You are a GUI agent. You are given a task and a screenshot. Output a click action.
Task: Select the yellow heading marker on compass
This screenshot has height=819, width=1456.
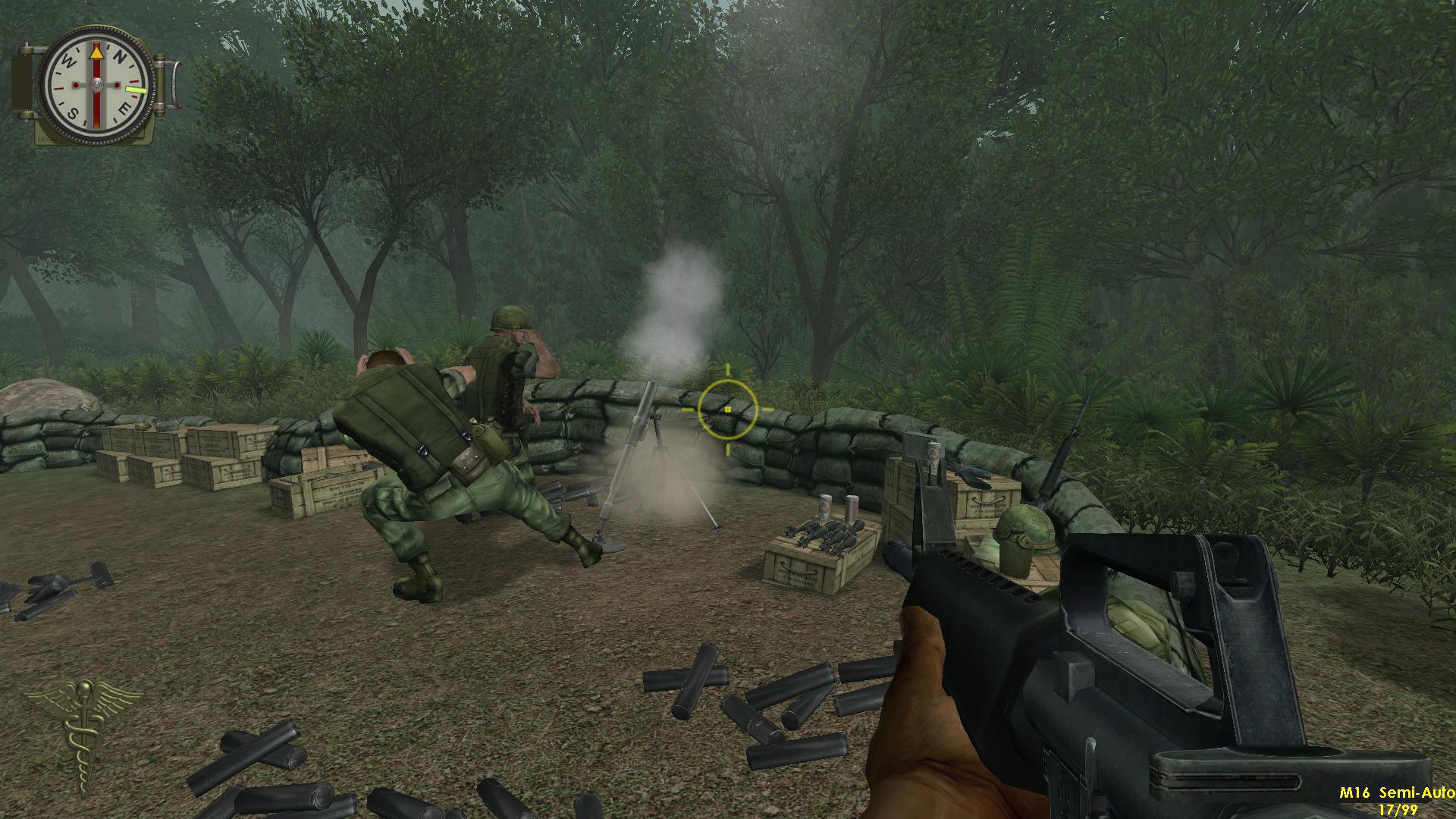point(136,89)
